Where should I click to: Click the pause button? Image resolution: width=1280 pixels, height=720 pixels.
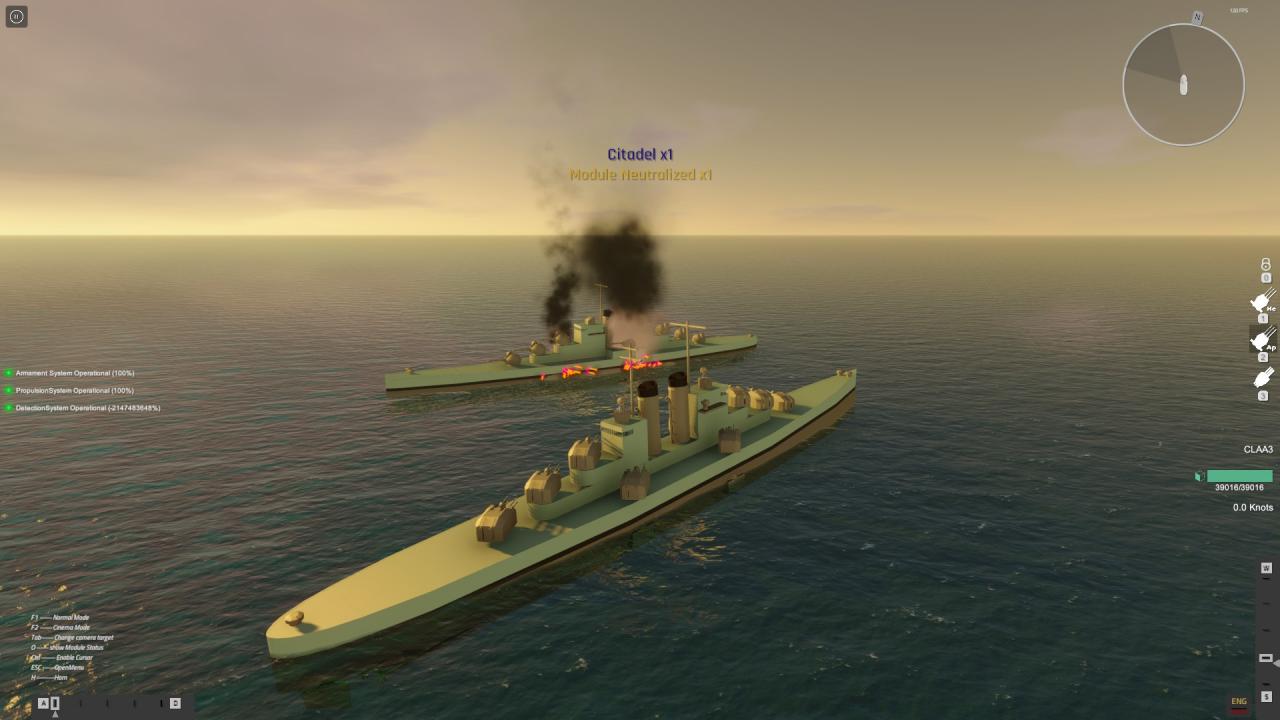point(16,16)
